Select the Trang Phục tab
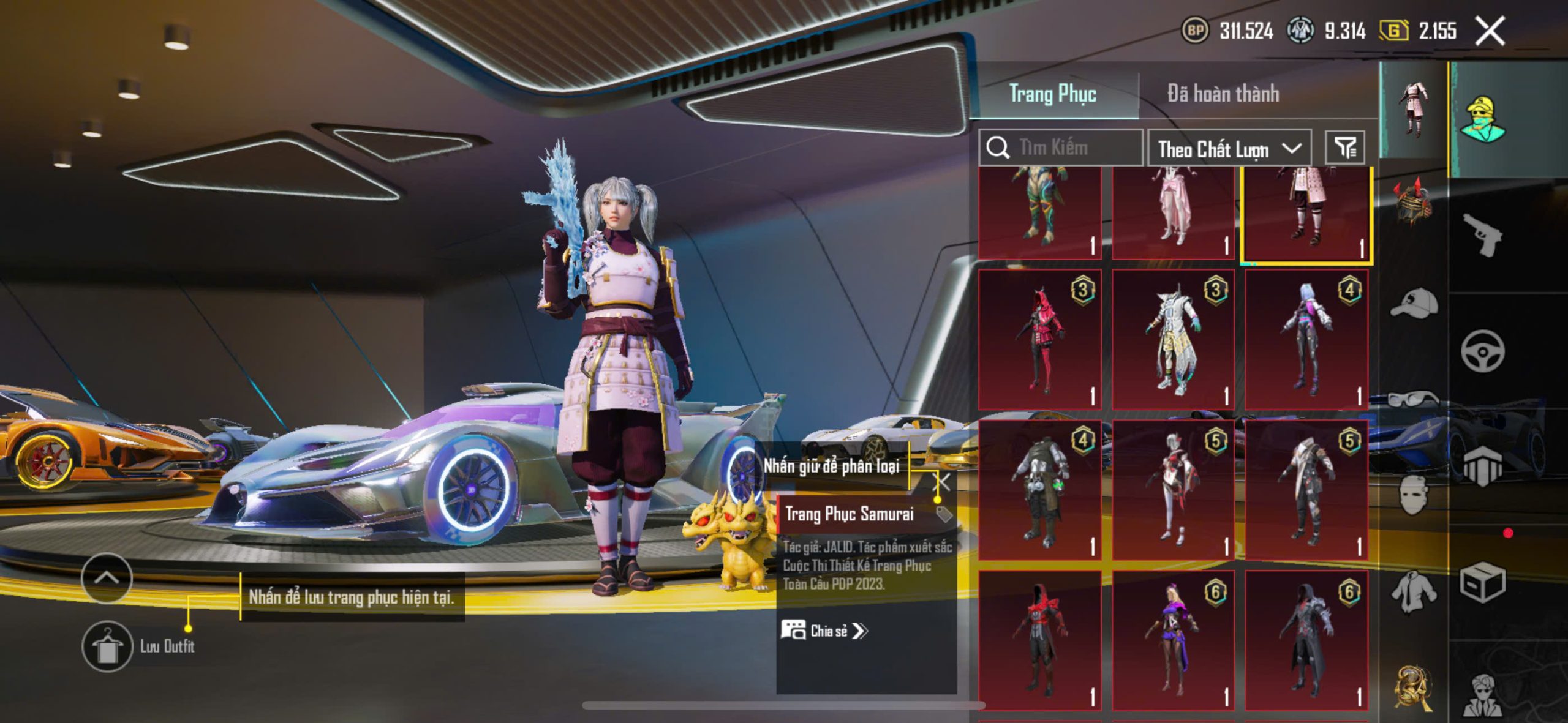This screenshot has height=723, width=1568. pyautogui.click(x=1052, y=94)
